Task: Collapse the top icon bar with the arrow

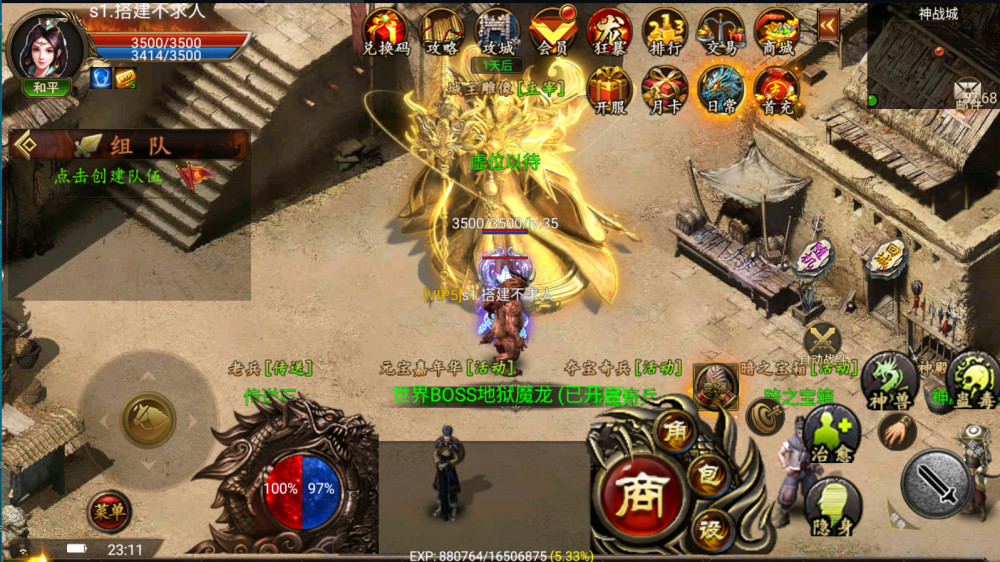Action: 828,25
